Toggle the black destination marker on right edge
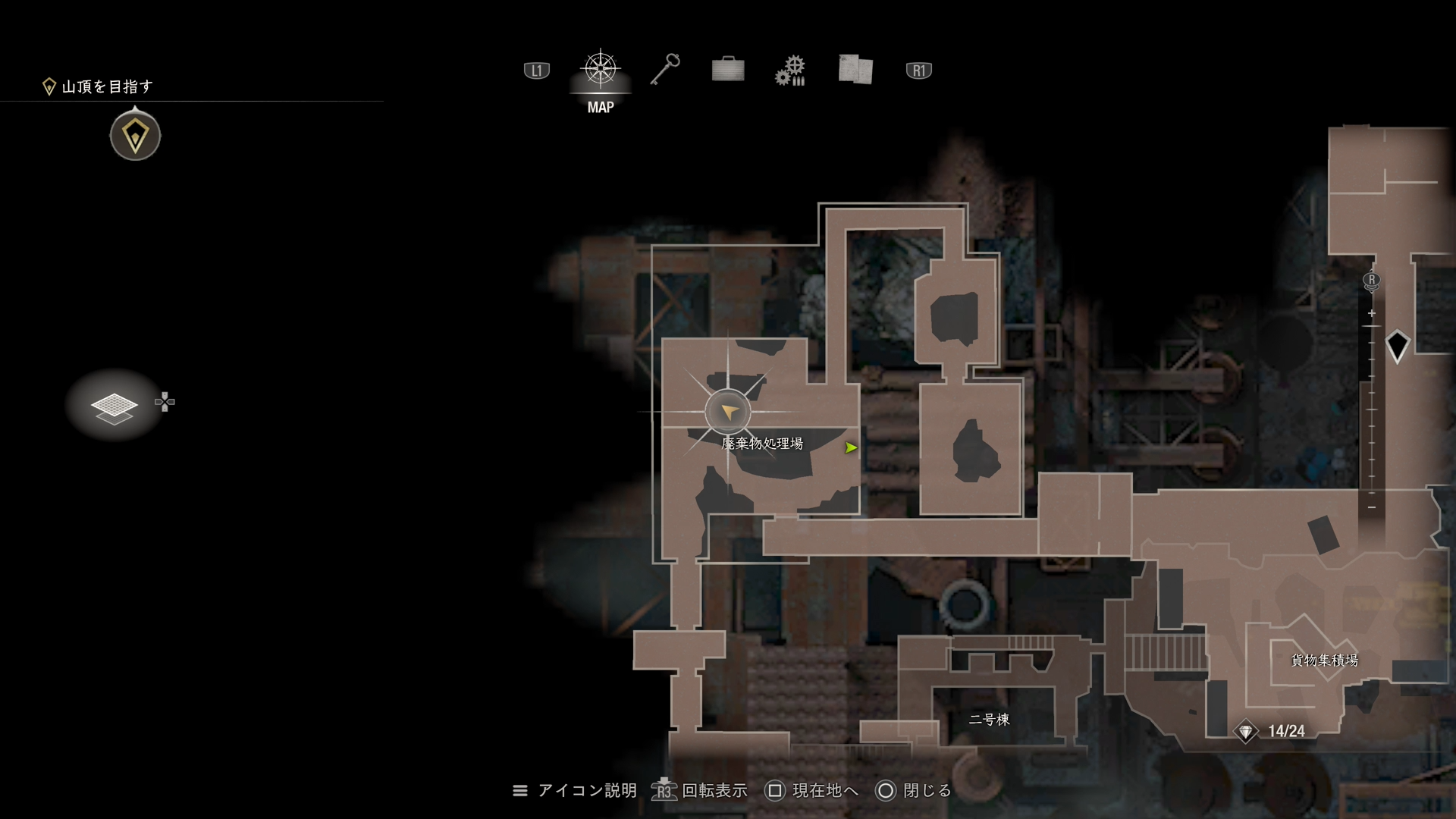This screenshot has width=1456, height=819. point(1398,345)
